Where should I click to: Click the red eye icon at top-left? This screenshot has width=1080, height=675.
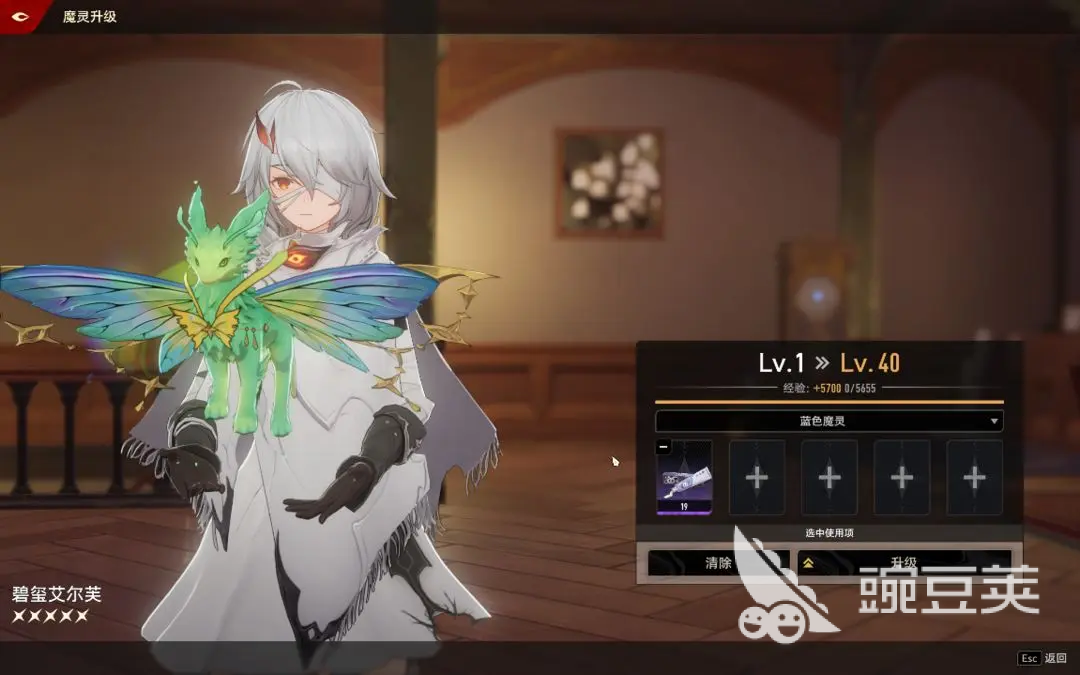point(19,16)
